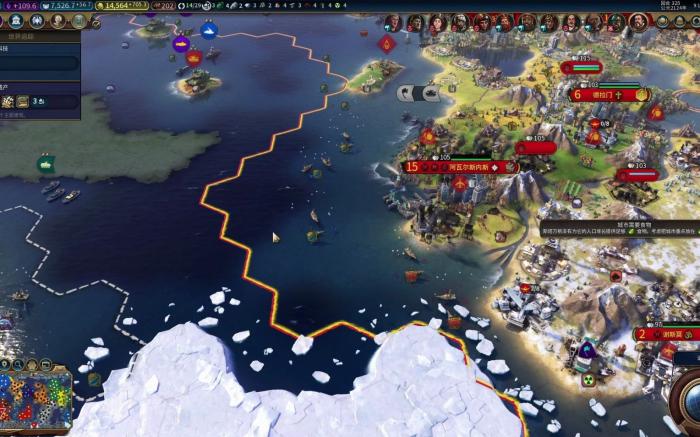Select the city banner with population 15
This screenshot has height=437, width=700.
[x=461, y=167]
